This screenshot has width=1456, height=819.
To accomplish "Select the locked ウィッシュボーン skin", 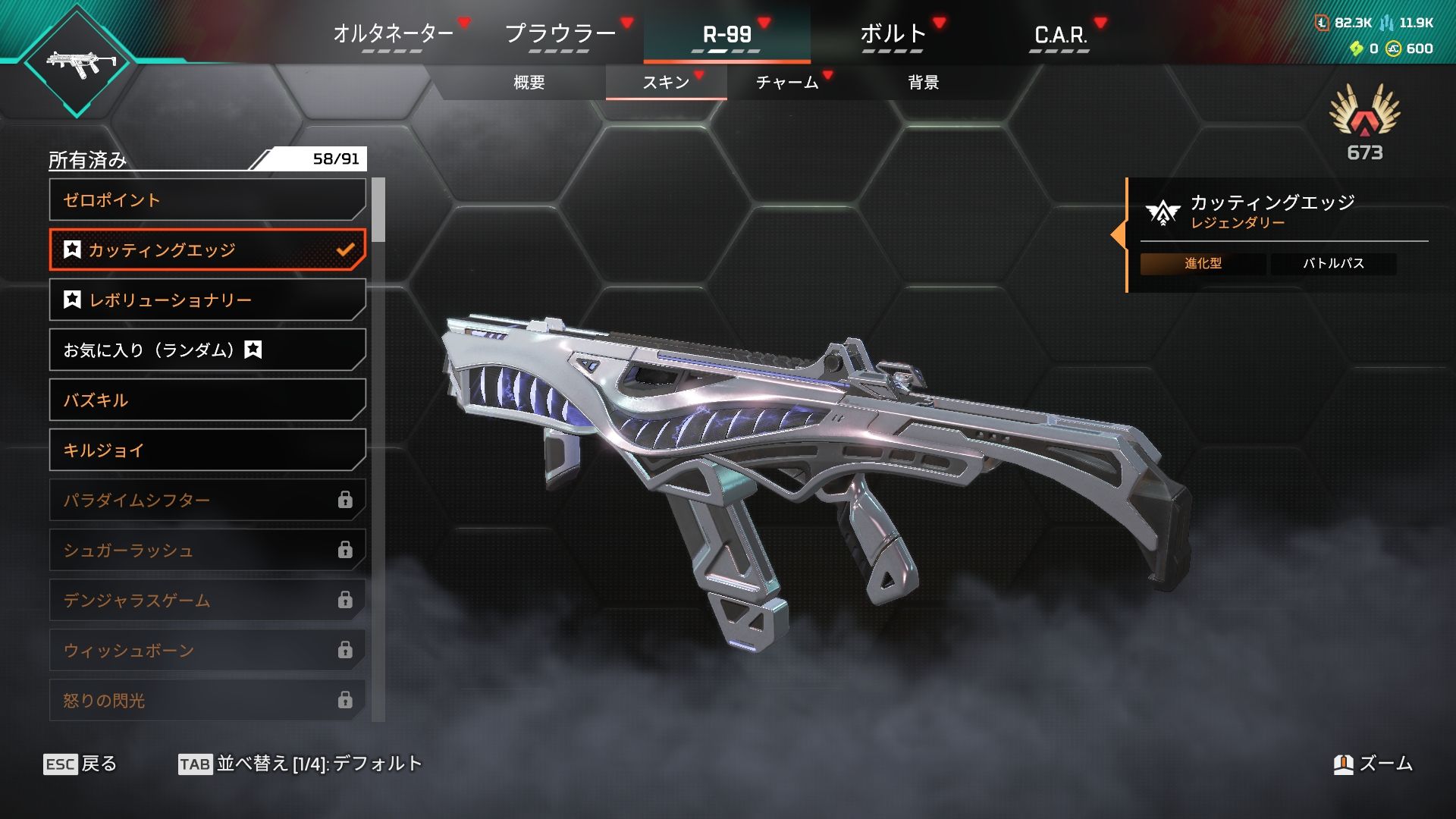I will click(207, 651).
